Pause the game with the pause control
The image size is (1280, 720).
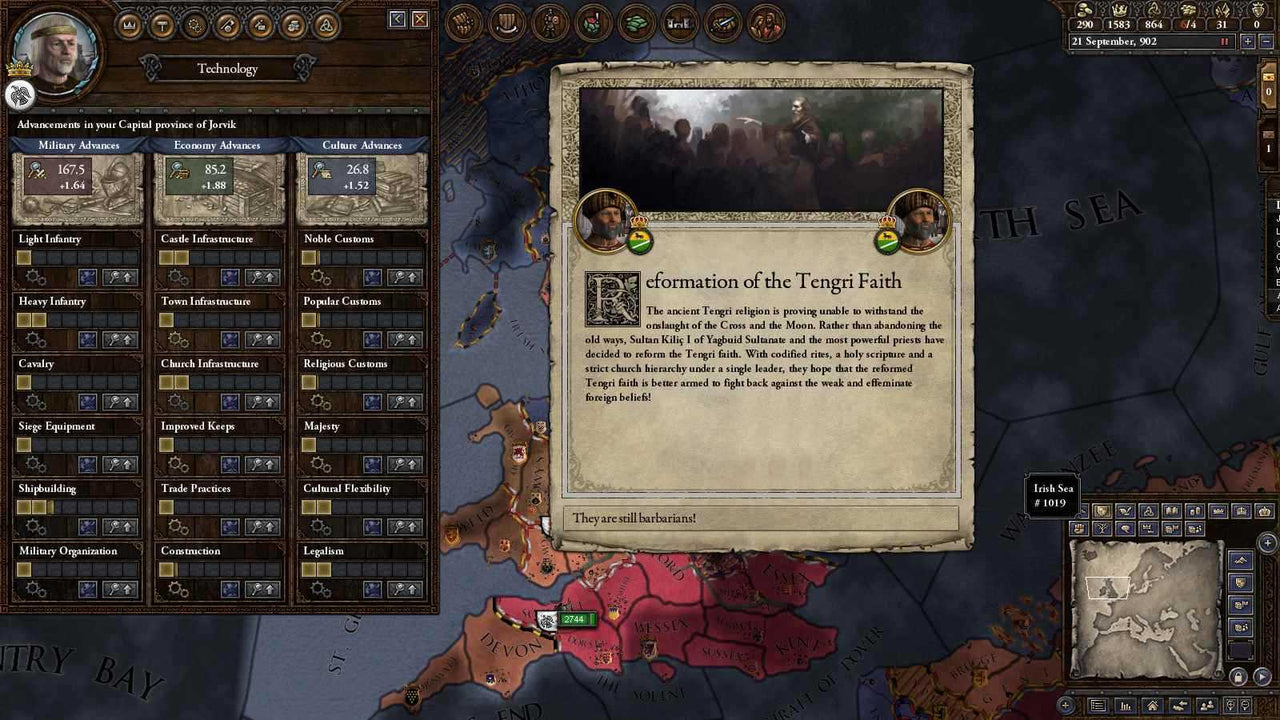[1224, 41]
